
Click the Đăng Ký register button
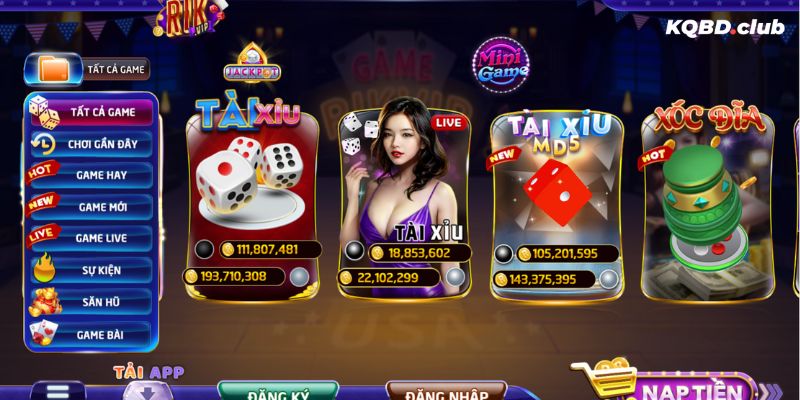279,391
